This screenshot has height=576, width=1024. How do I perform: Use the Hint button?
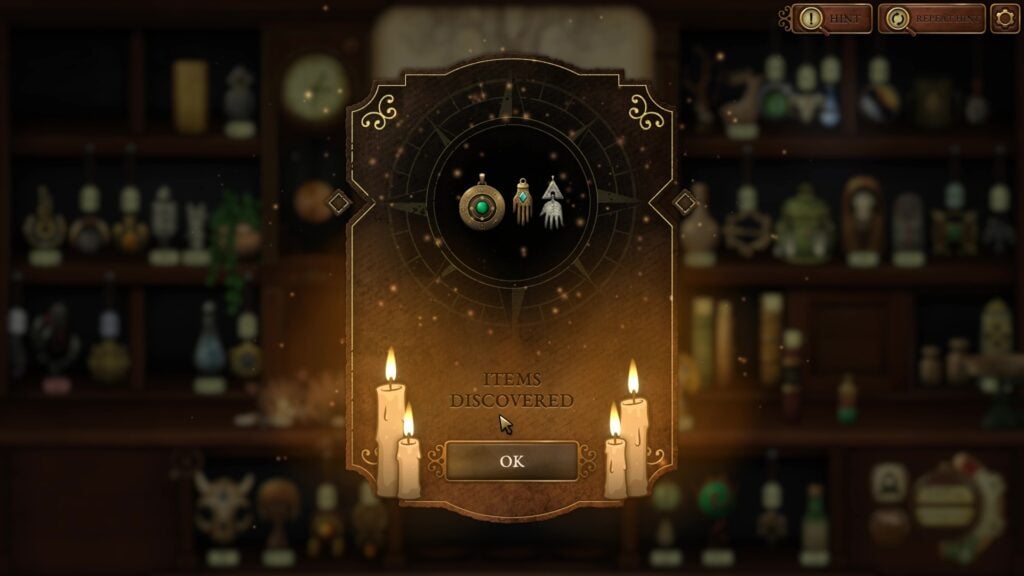point(832,18)
